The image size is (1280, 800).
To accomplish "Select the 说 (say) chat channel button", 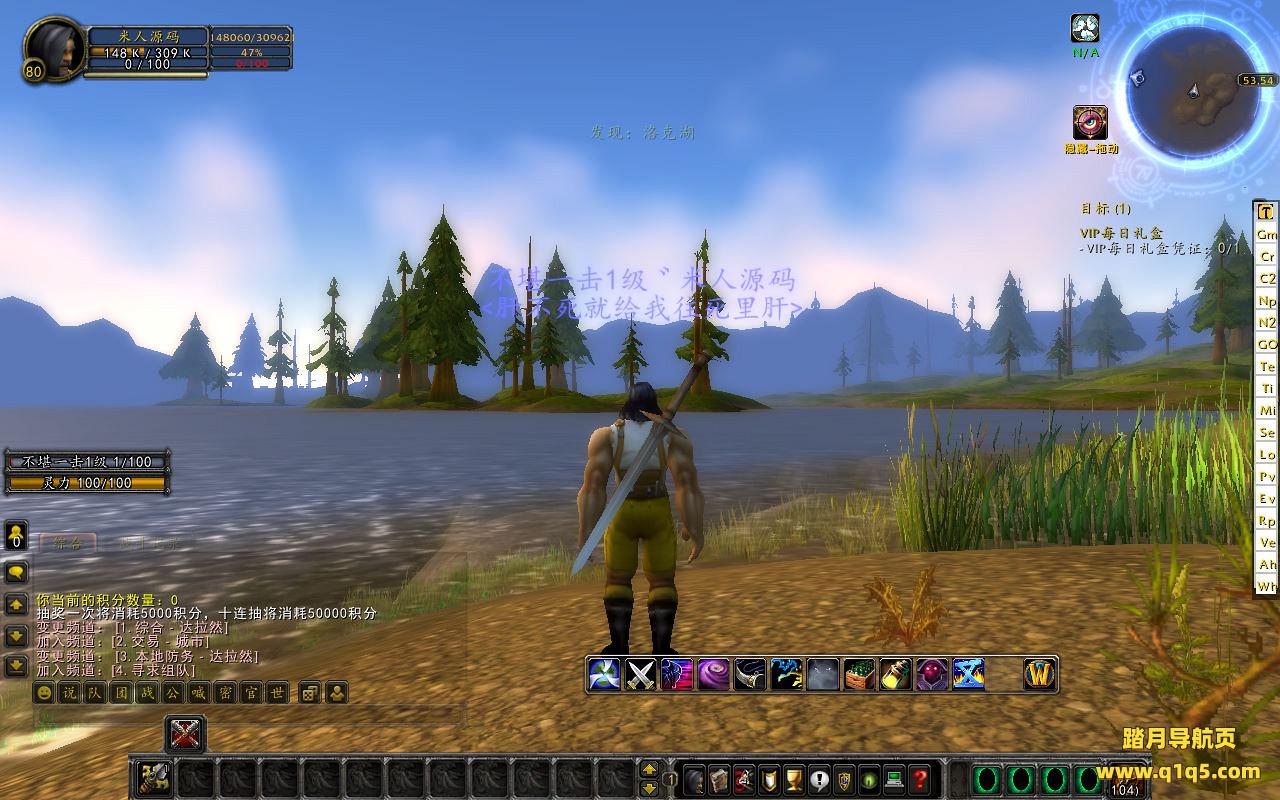I will [69, 692].
